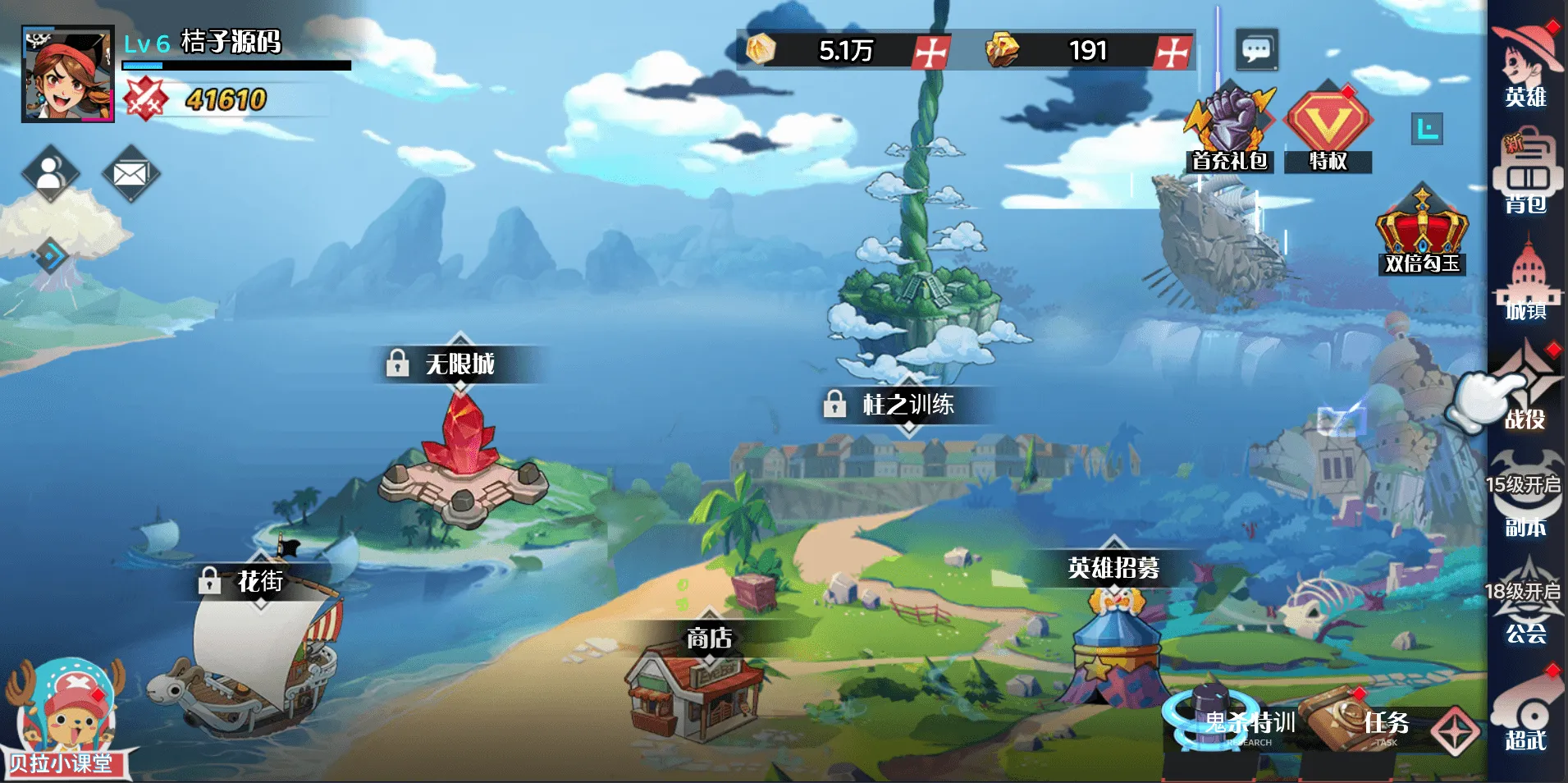Open the 特权 privilege icon
The height and width of the screenshot is (783, 1568).
coord(1328,129)
